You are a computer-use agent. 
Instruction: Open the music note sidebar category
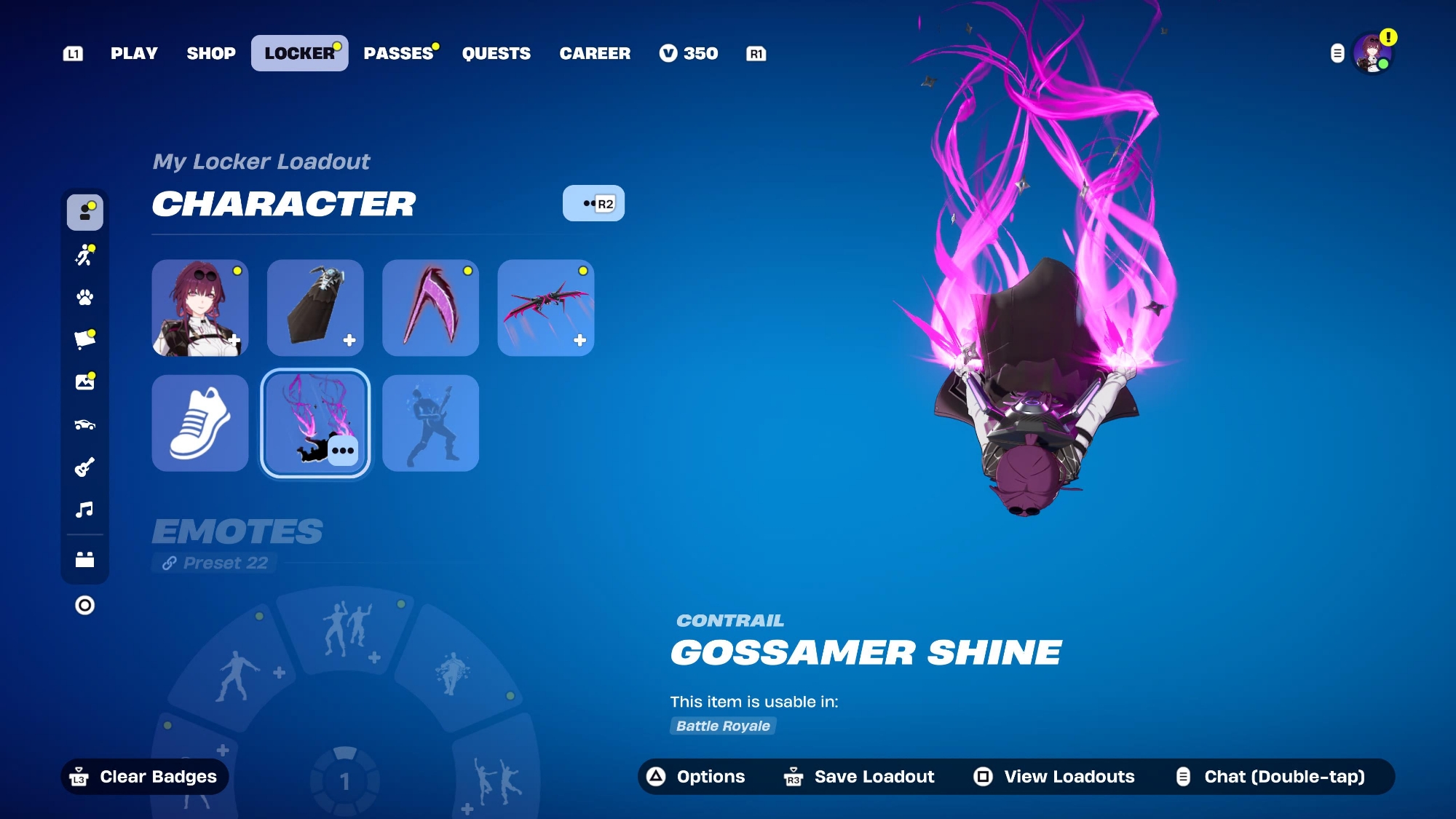point(85,509)
